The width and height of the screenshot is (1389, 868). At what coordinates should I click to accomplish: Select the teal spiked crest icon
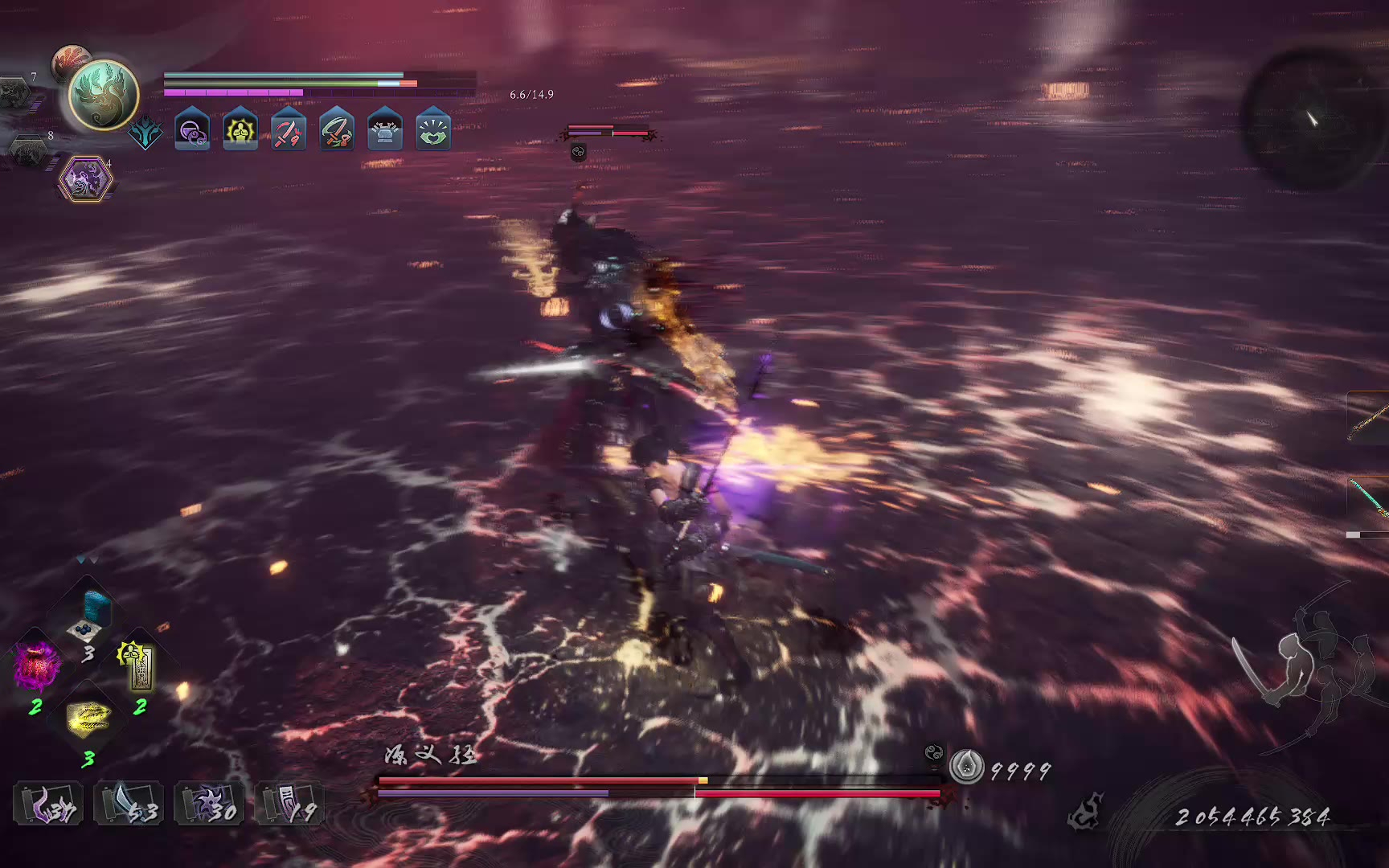click(145, 133)
